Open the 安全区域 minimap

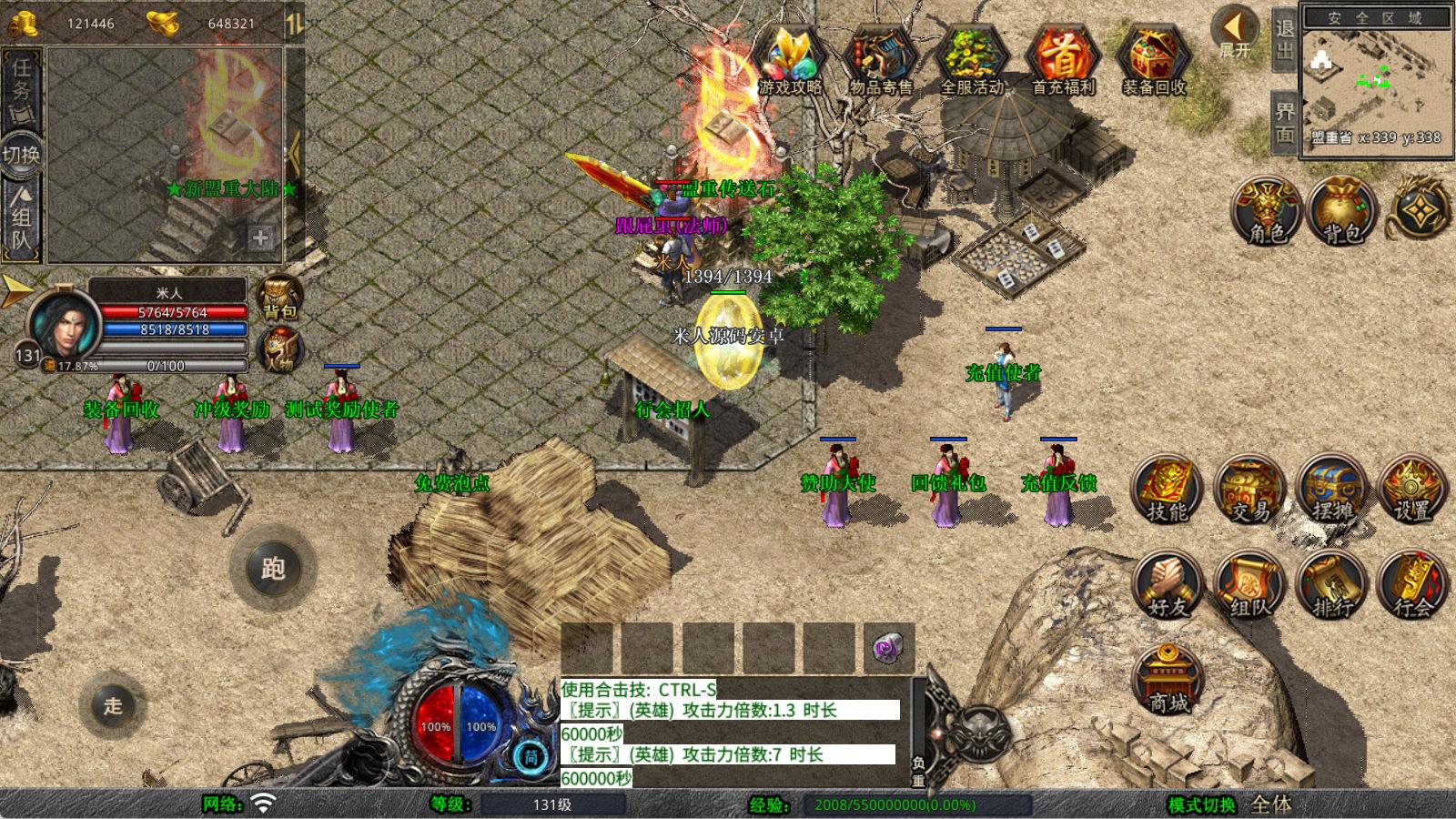[1374, 82]
